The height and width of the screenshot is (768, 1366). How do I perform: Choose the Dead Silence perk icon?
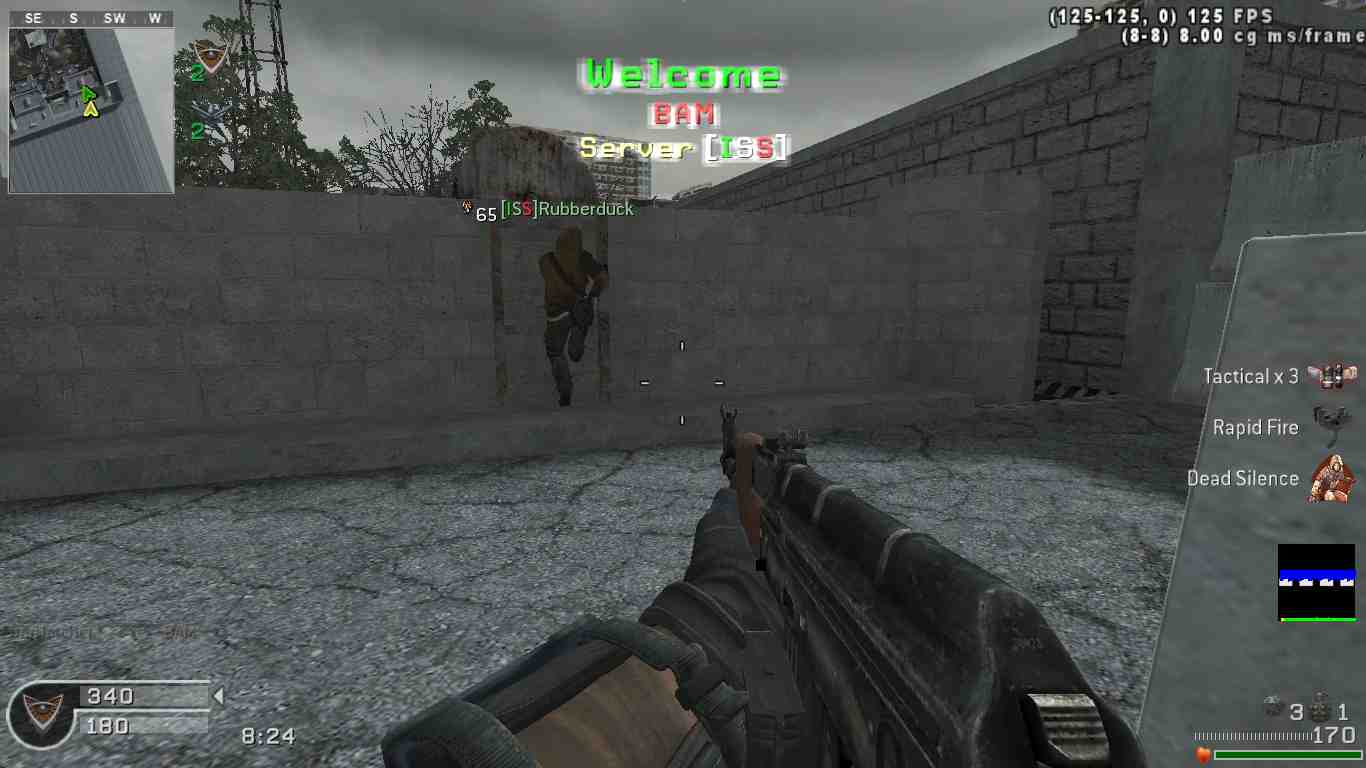tap(1331, 478)
